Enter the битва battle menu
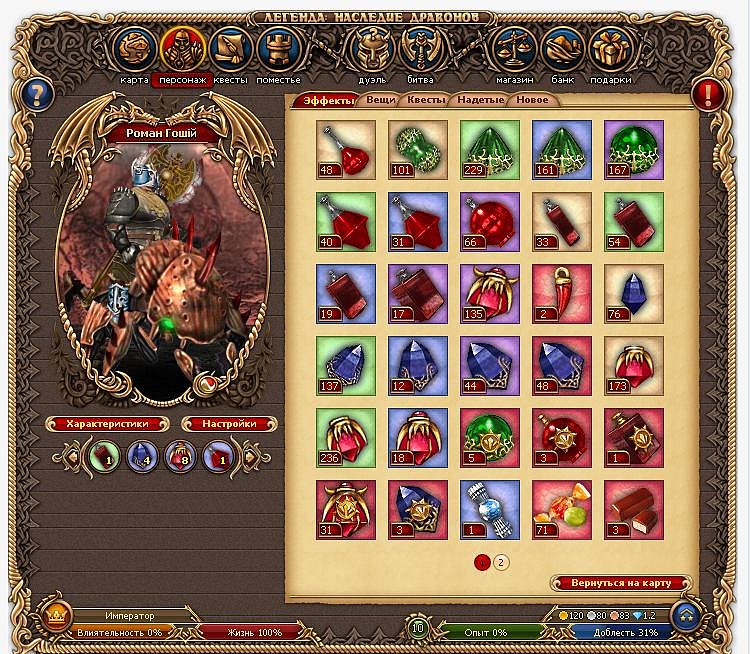The image size is (750, 654). pyautogui.click(x=420, y=49)
